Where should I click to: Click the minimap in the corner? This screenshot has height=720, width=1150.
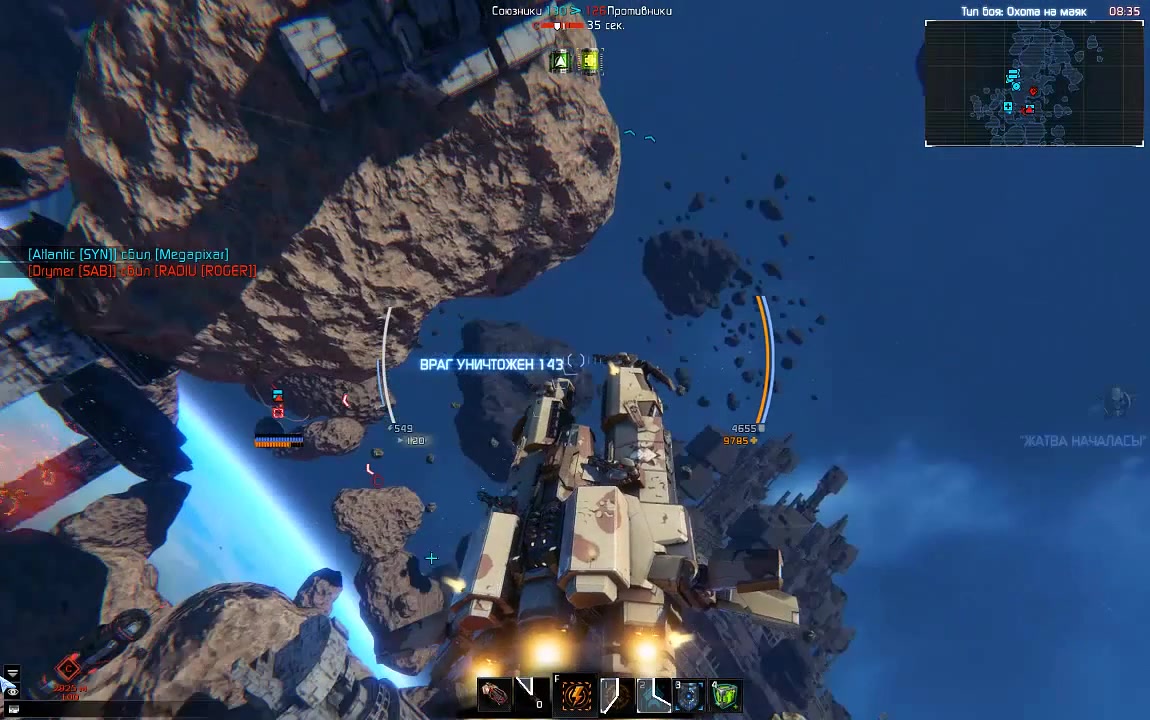click(x=1034, y=84)
